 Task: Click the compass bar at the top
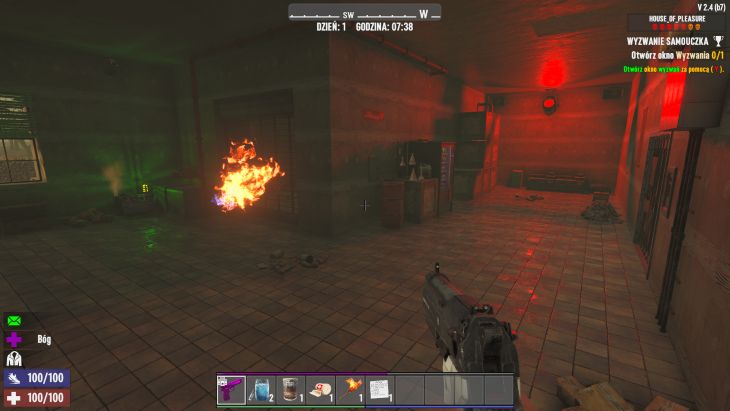pyautogui.click(x=364, y=14)
